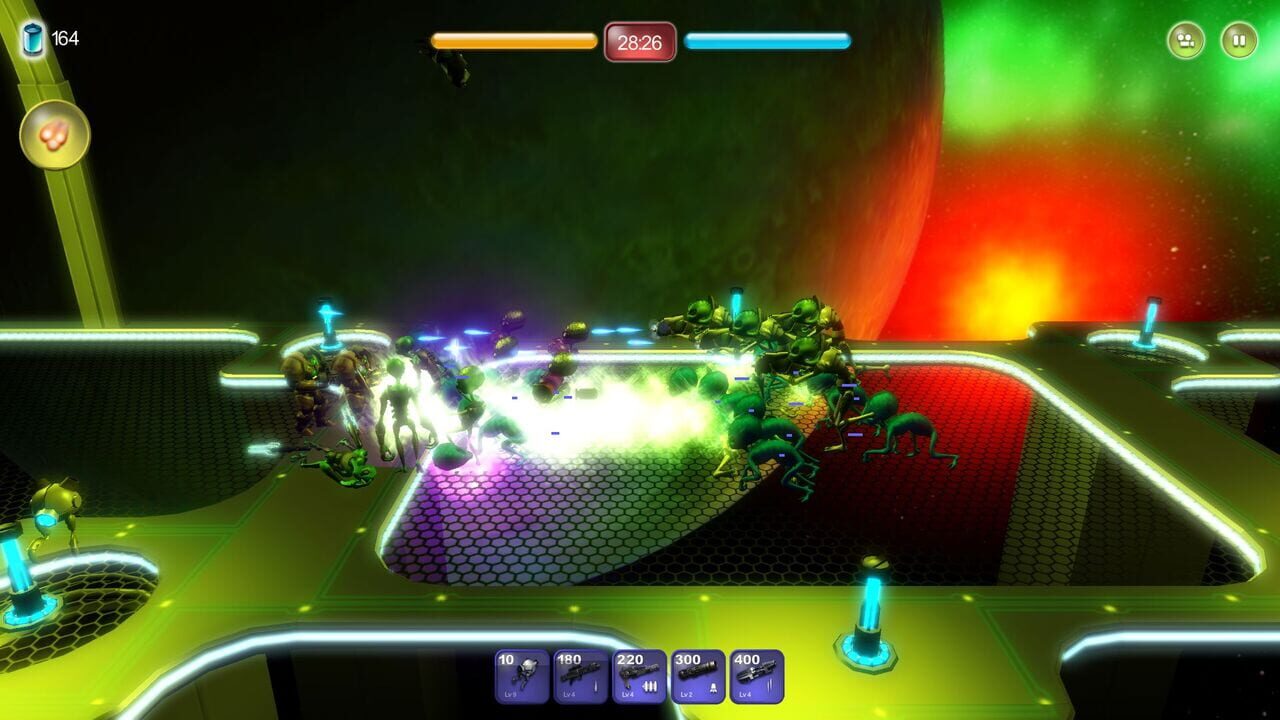This screenshot has width=1280, height=720.
Task: Select the 300-cost mortar turret card
Action: [x=698, y=675]
